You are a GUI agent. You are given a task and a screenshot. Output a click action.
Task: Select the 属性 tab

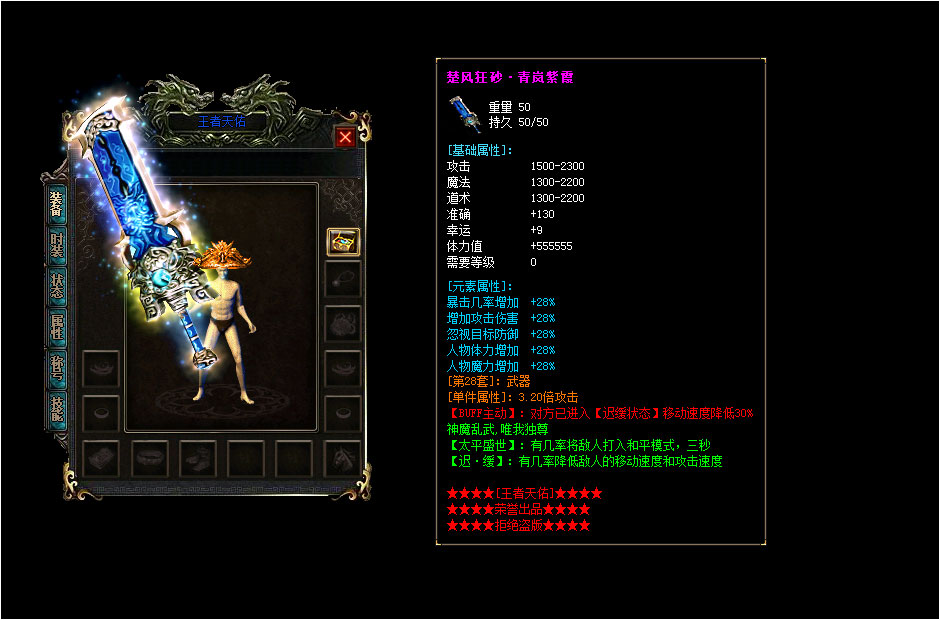point(58,325)
